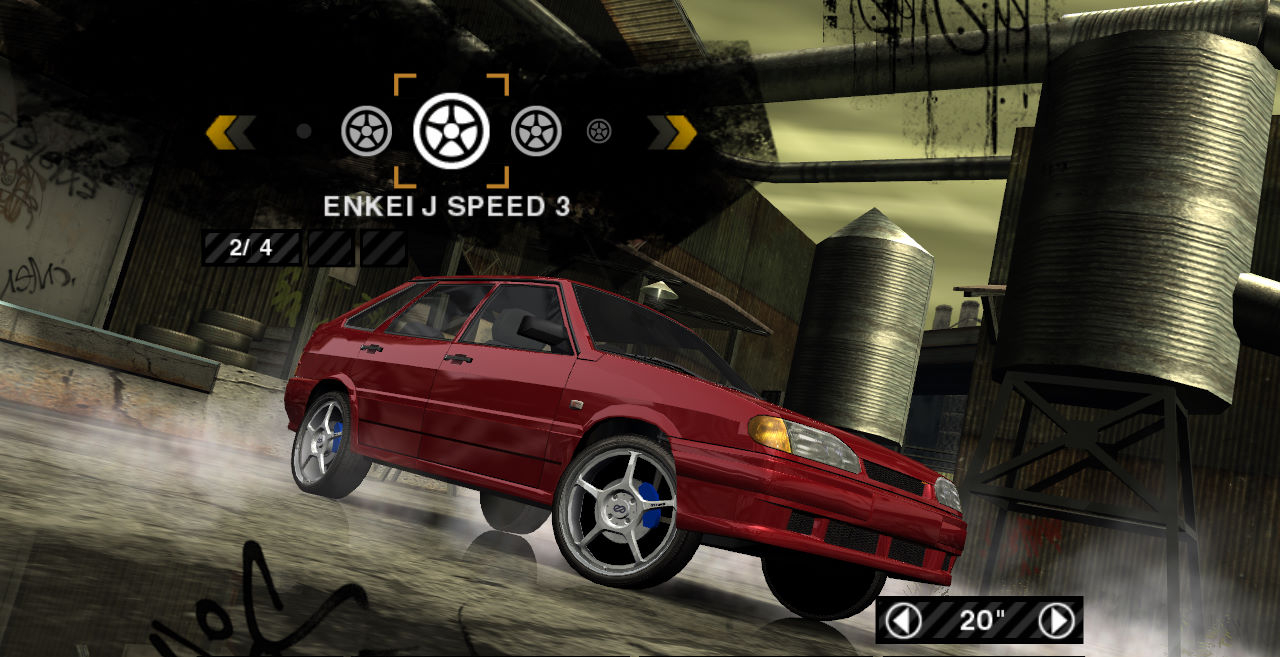This screenshot has width=1280, height=657.
Task: Increase the 20" wheel size with the right arrow
Action: coord(1056,621)
